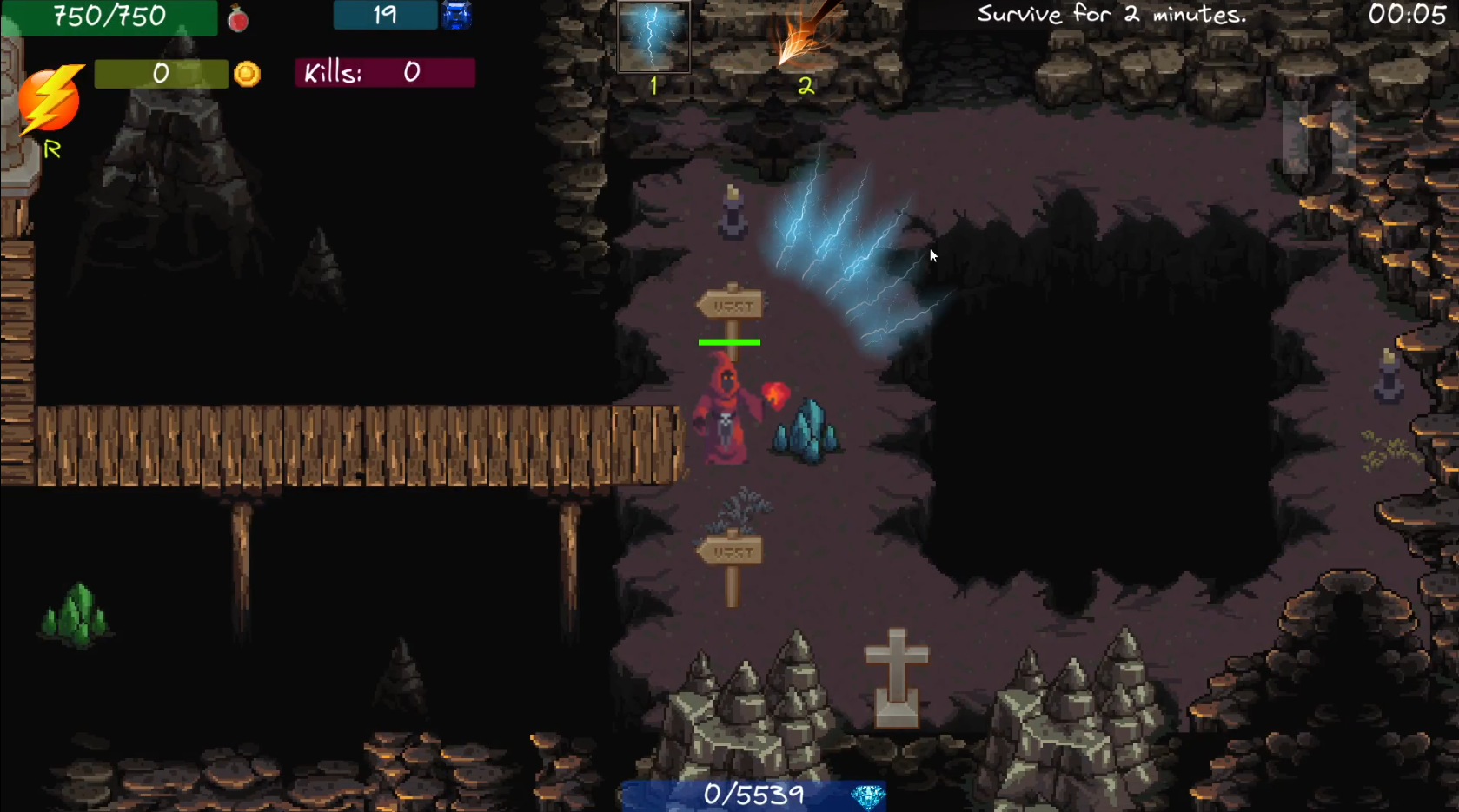Click the green health bar above the player
The image size is (1459, 812).
coord(730,342)
